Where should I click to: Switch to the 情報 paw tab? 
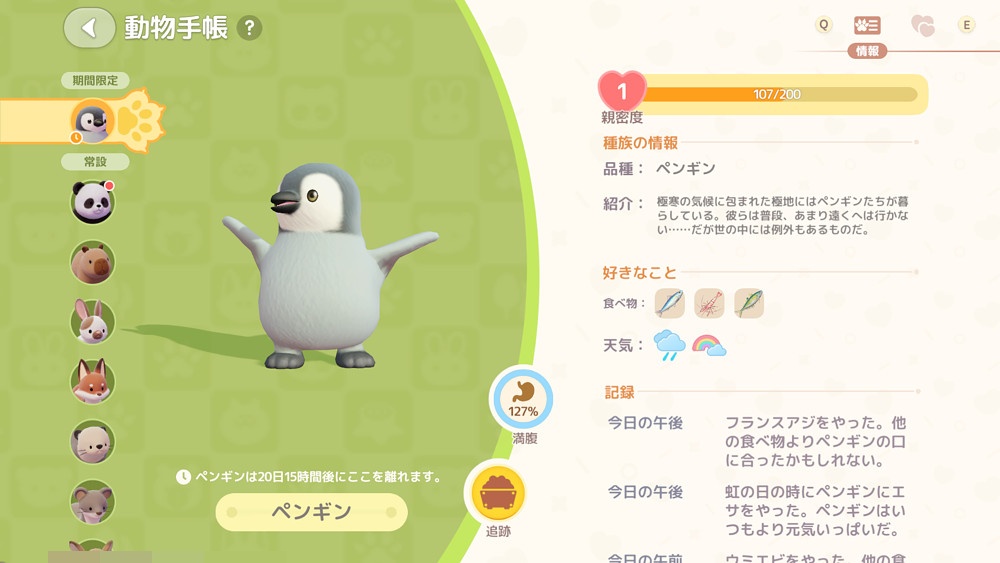coord(867,26)
